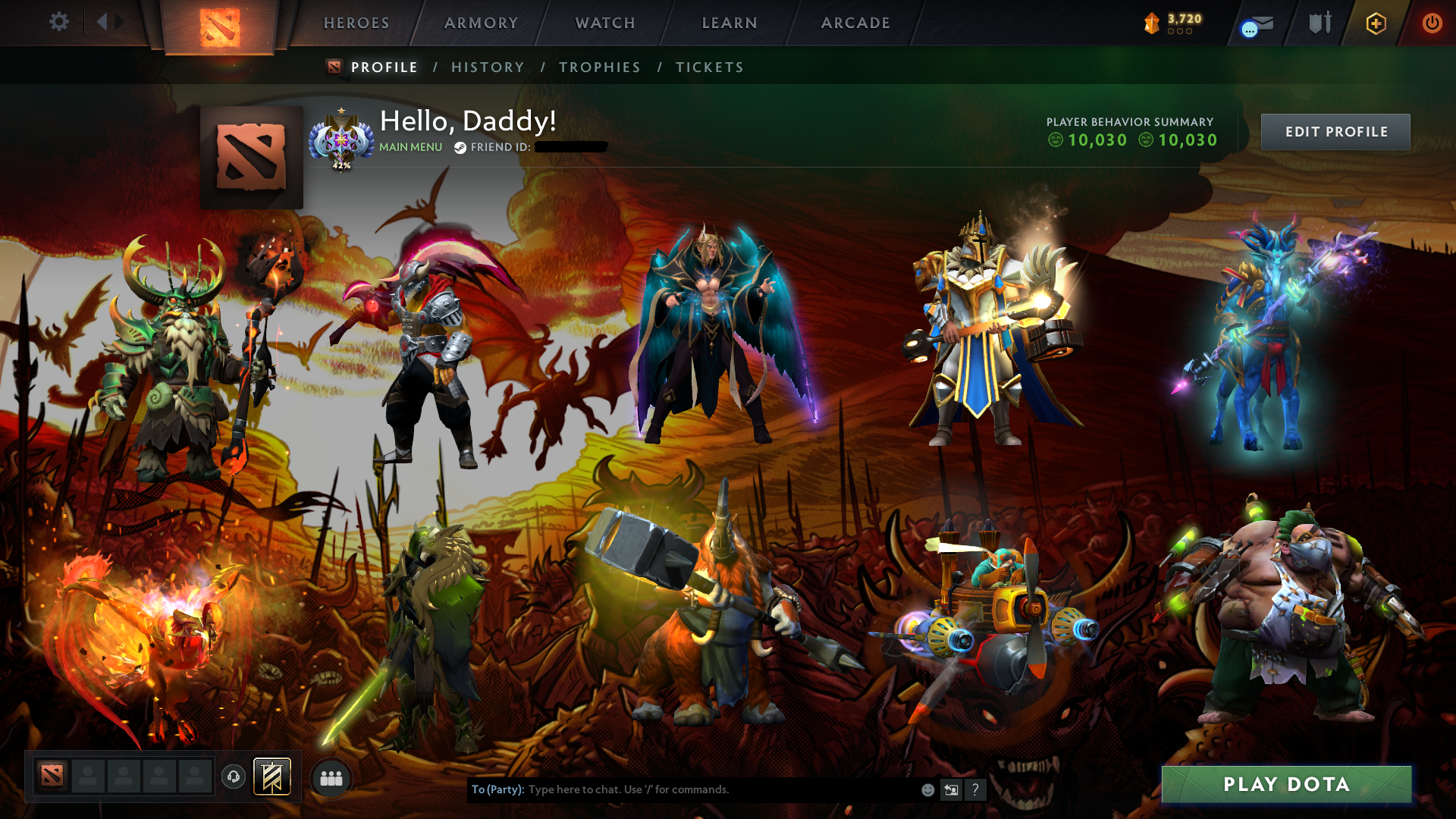Toggle voice chat with the headset icon

(234, 776)
